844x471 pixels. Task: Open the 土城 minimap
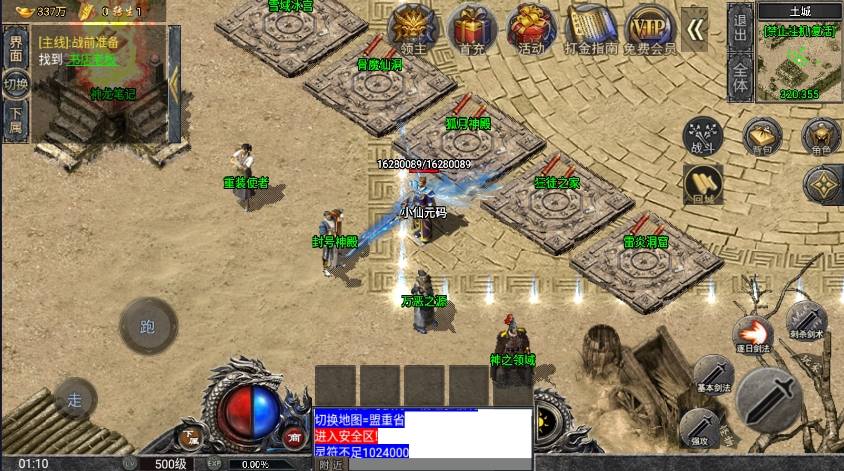(x=800, y=55)
